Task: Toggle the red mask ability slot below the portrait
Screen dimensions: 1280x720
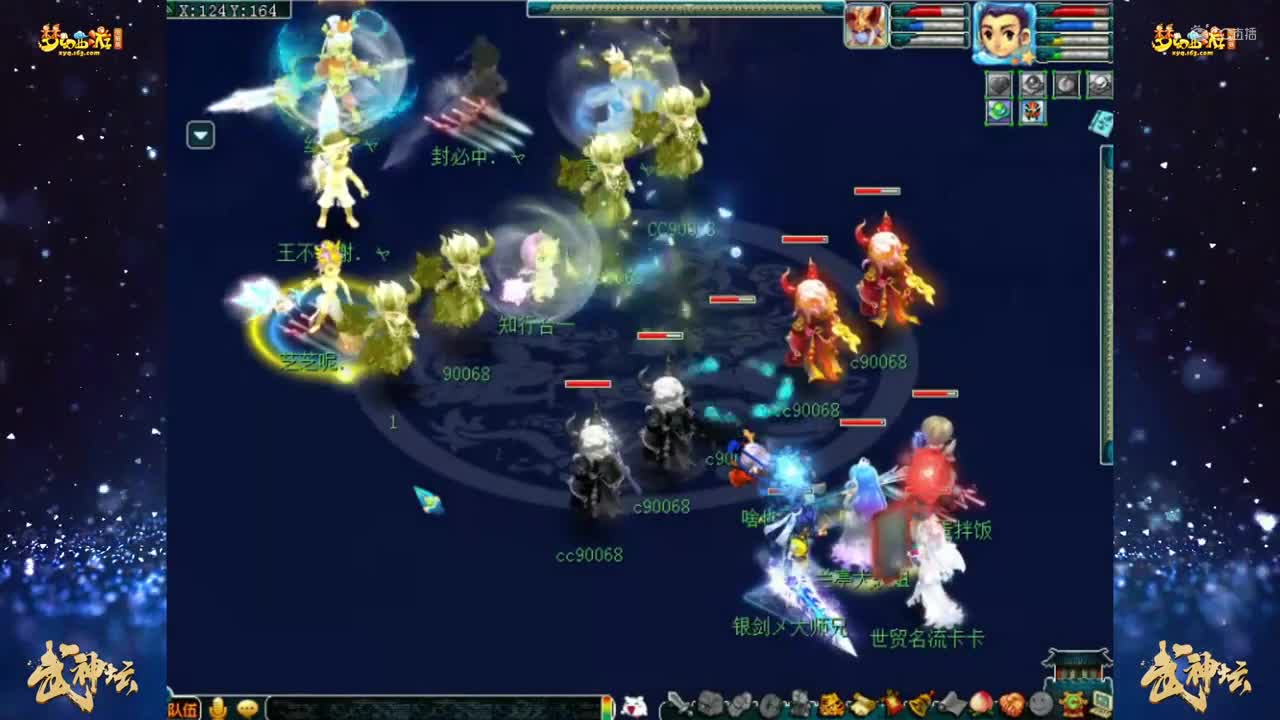Action: pos(1033,112)
